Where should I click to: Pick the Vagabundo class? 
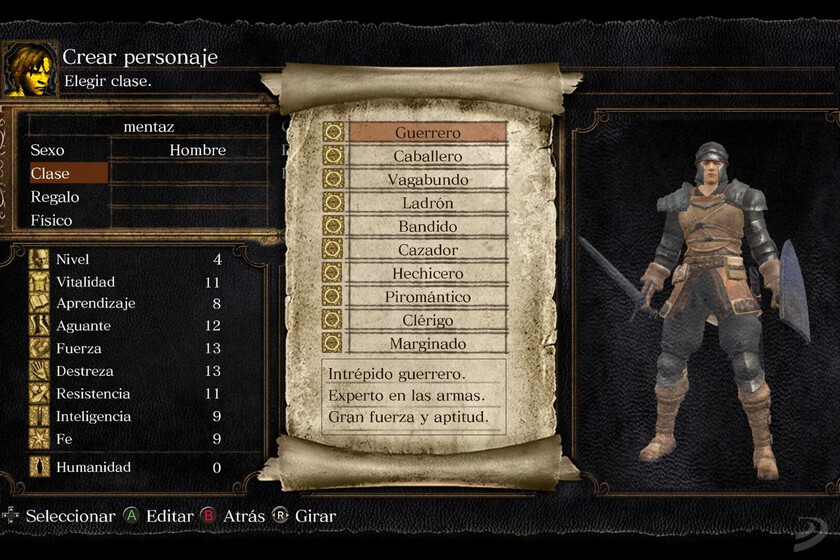tap(427, 180)
